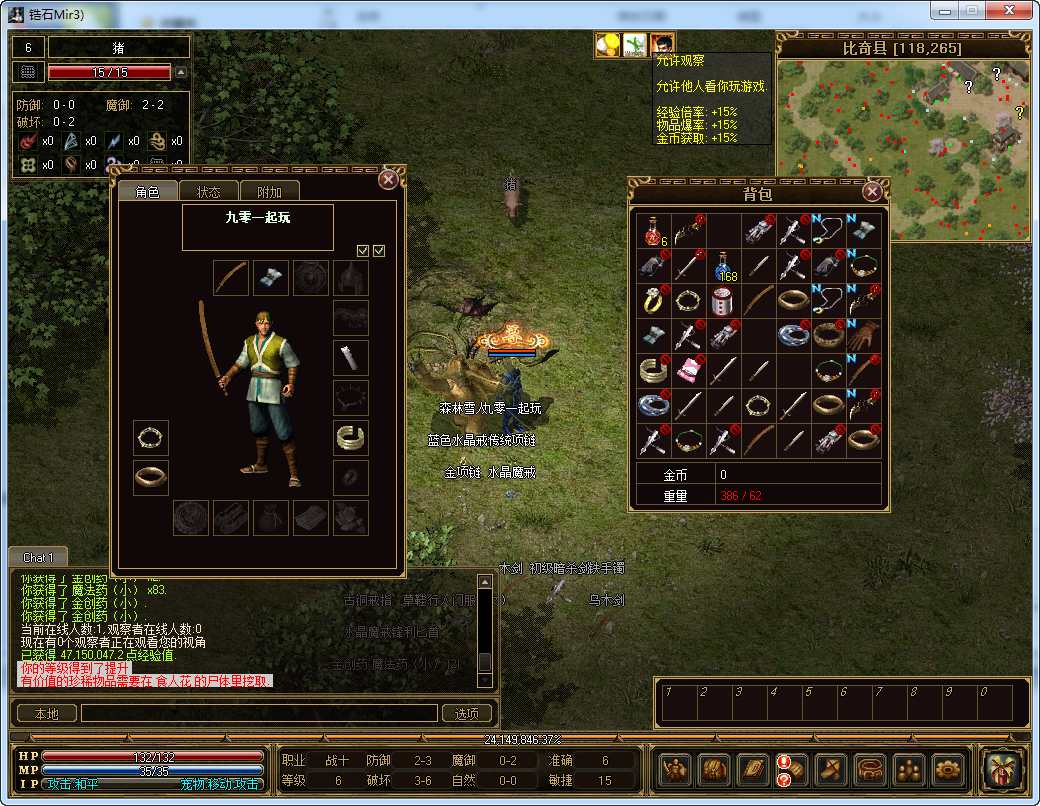
Task: Open the 附加 tab
Action: click(x=270, y=192)
